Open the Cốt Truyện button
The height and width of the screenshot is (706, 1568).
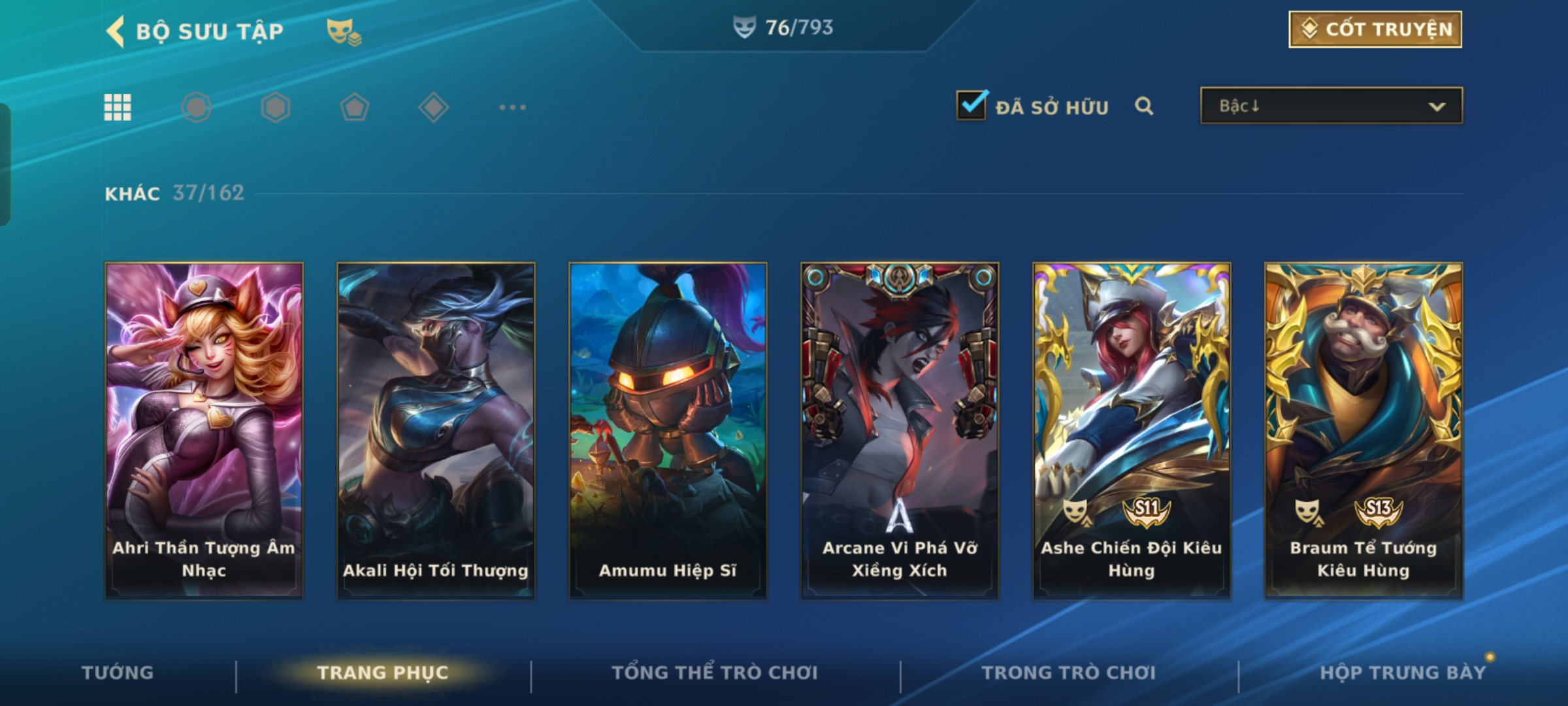[x=1375, y=29]
